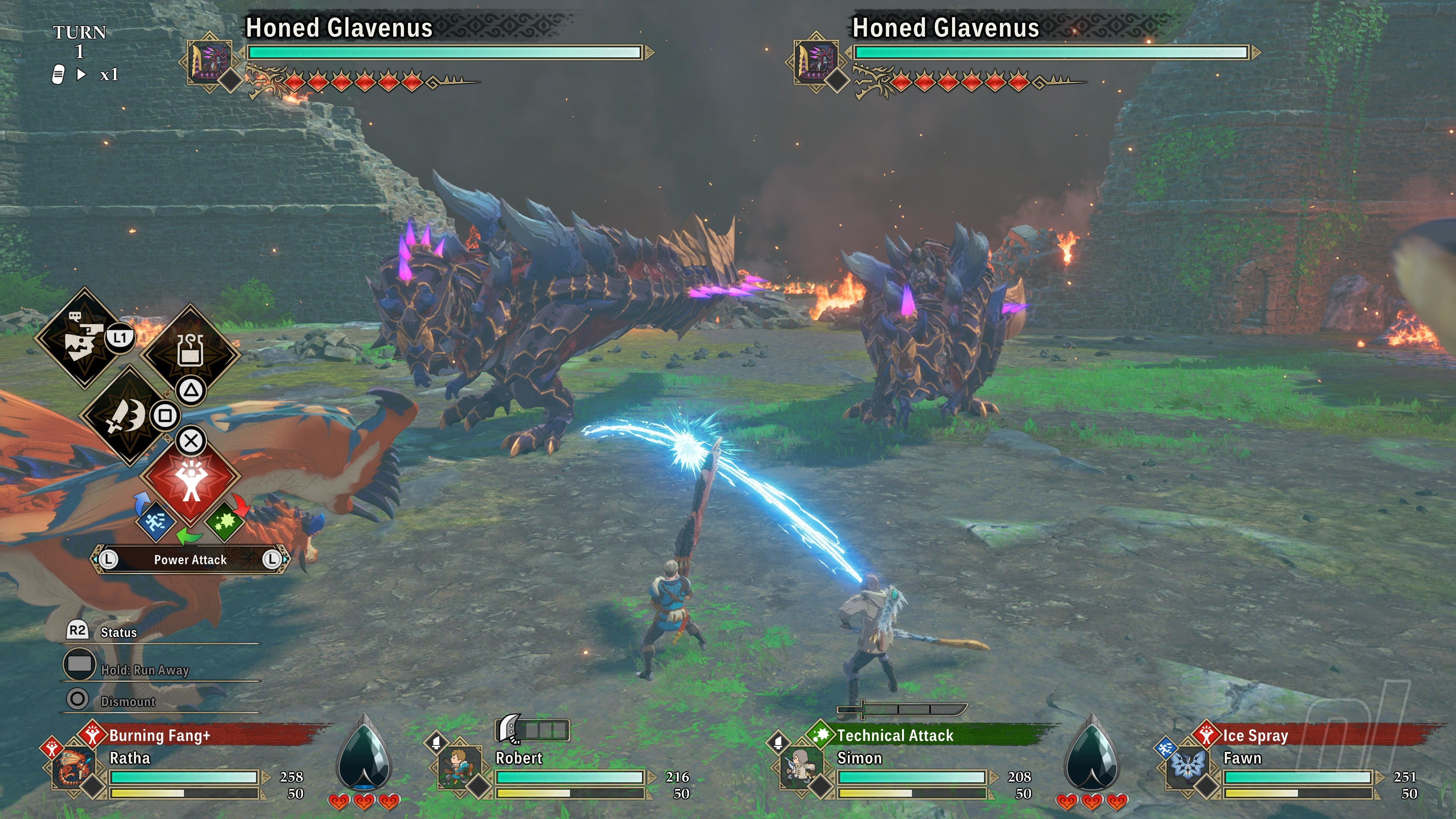1456x819 pixels.
Task: Open the Status option
Action: [118, 632]
